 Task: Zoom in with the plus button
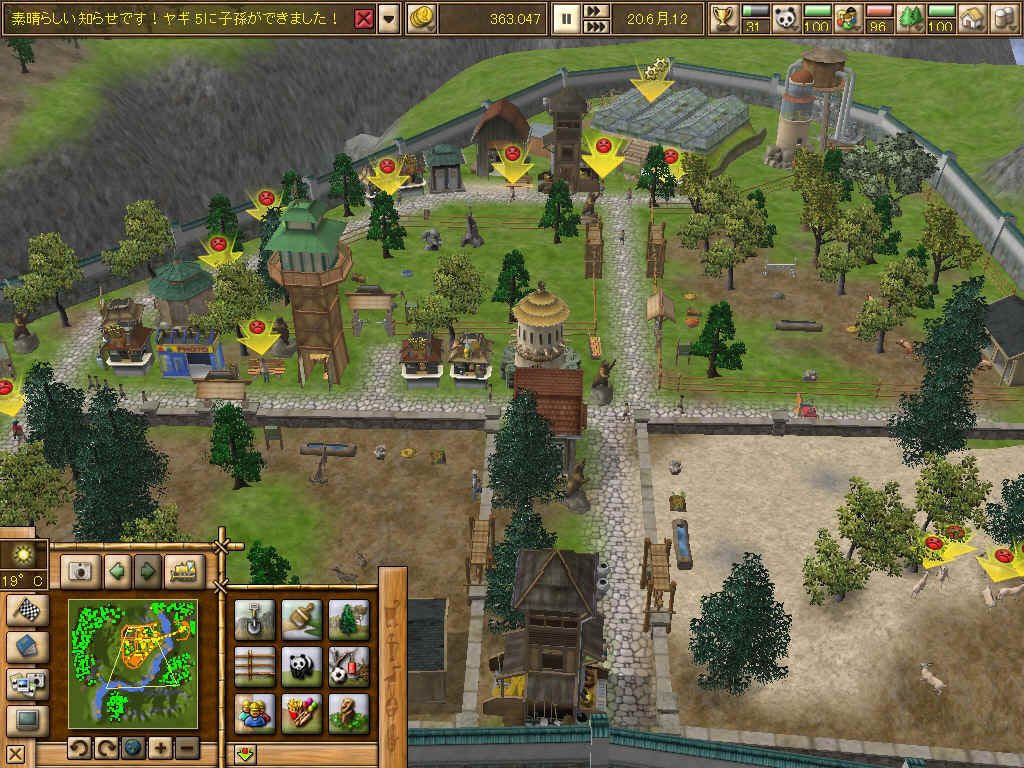pos(159,749)
